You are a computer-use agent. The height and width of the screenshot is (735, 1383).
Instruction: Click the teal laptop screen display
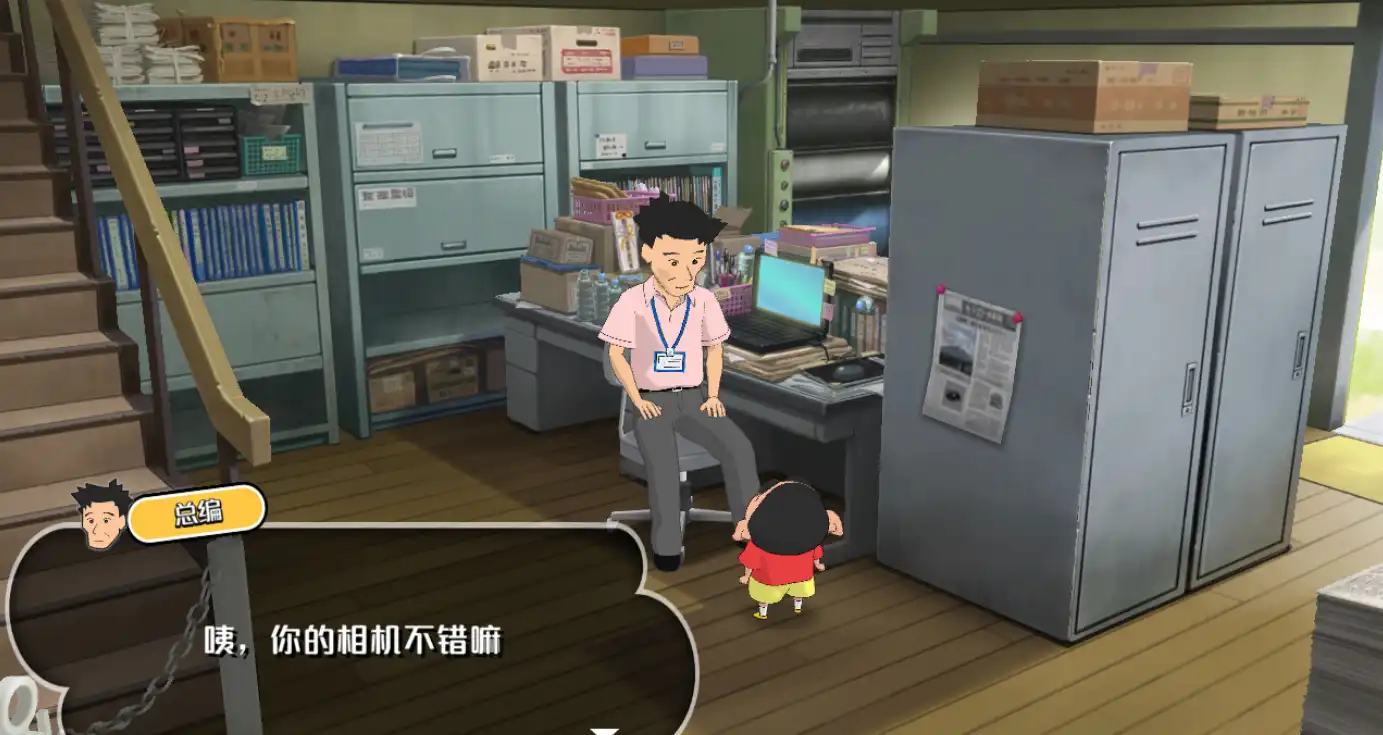pos(792,288)
